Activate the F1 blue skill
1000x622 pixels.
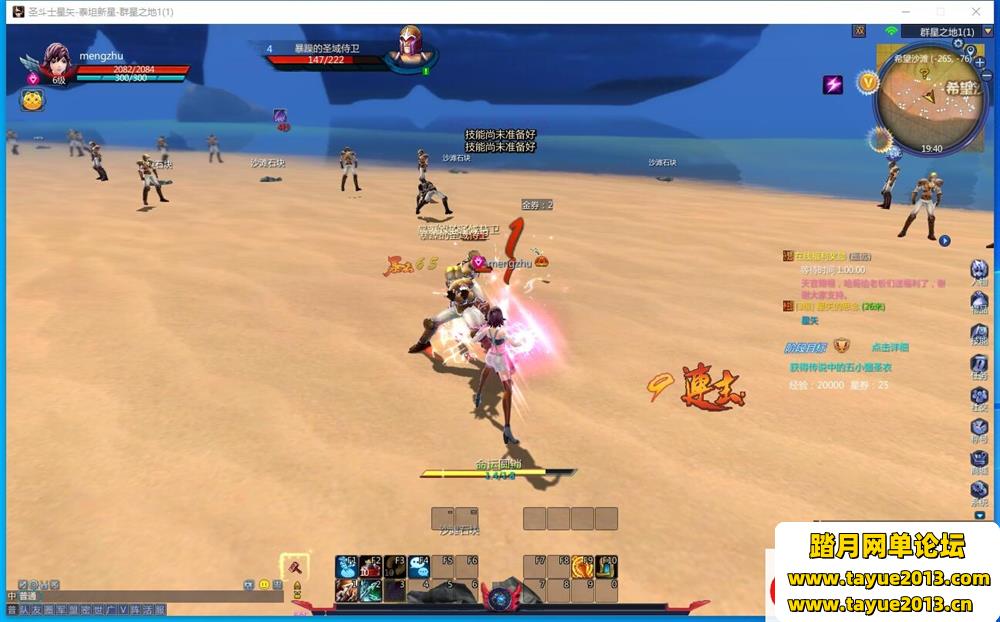pos(346,567)
